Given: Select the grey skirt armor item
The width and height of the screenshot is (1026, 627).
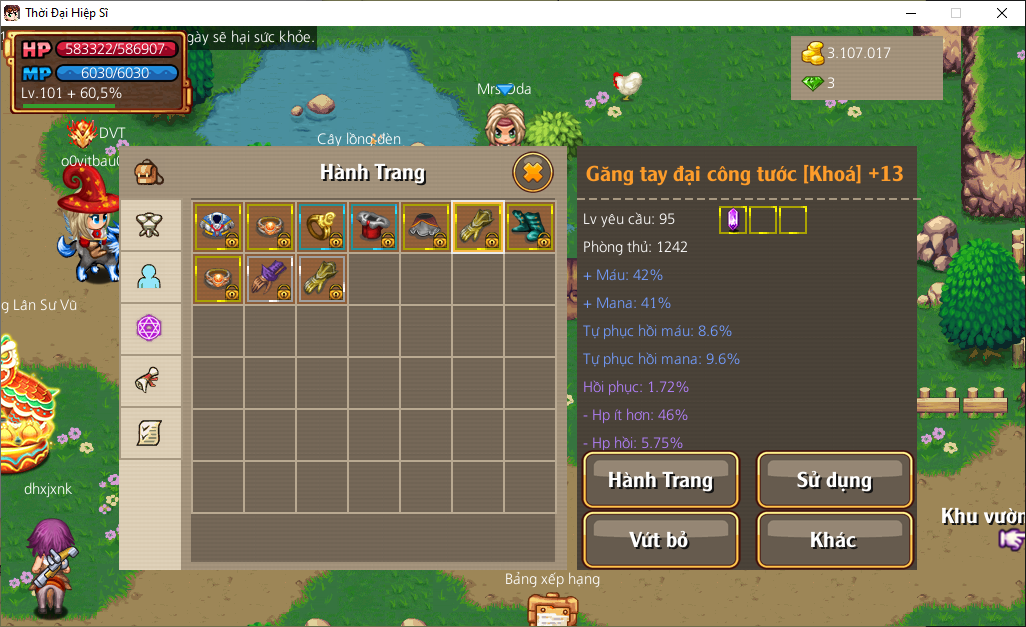Looking at the screenshot, I should tap(425, 227).
